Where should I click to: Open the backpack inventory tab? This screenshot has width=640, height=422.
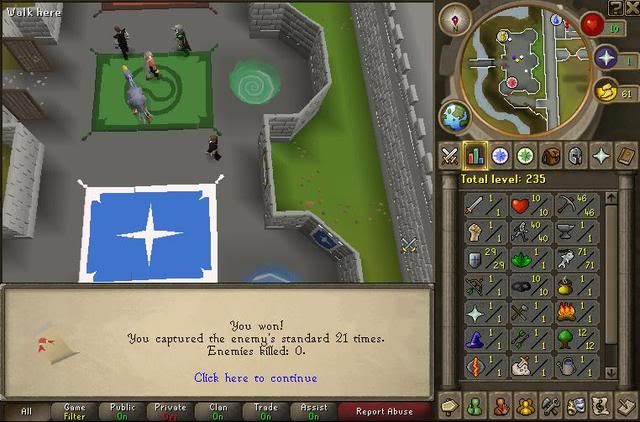pos(550,156)
